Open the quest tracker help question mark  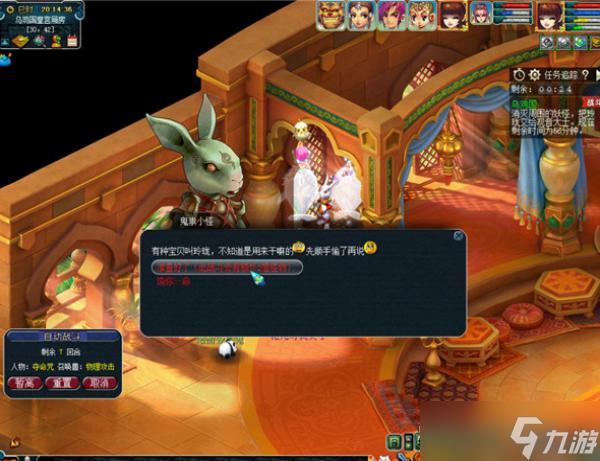coord(588,74)
